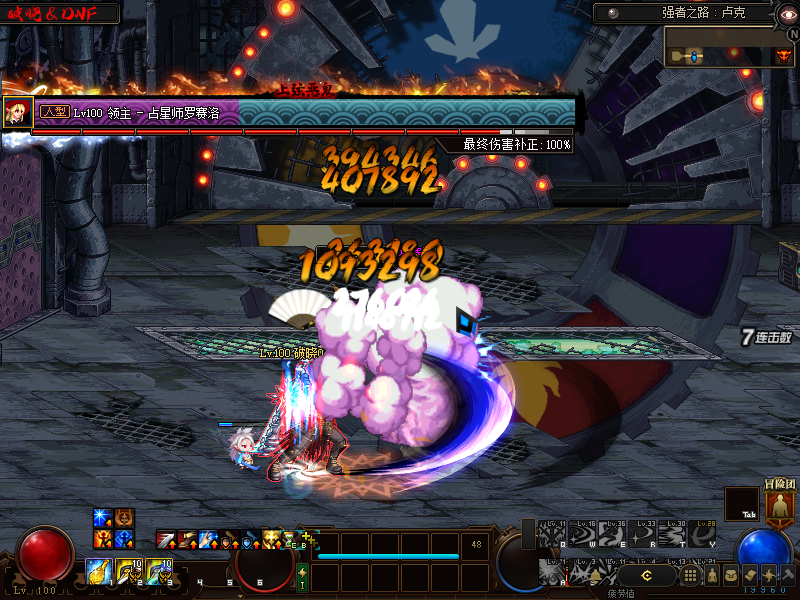Activate the Lv.36 skill on the E key
Image resolution: width=800 pixels, height=600 pixels.
[614, 535]
